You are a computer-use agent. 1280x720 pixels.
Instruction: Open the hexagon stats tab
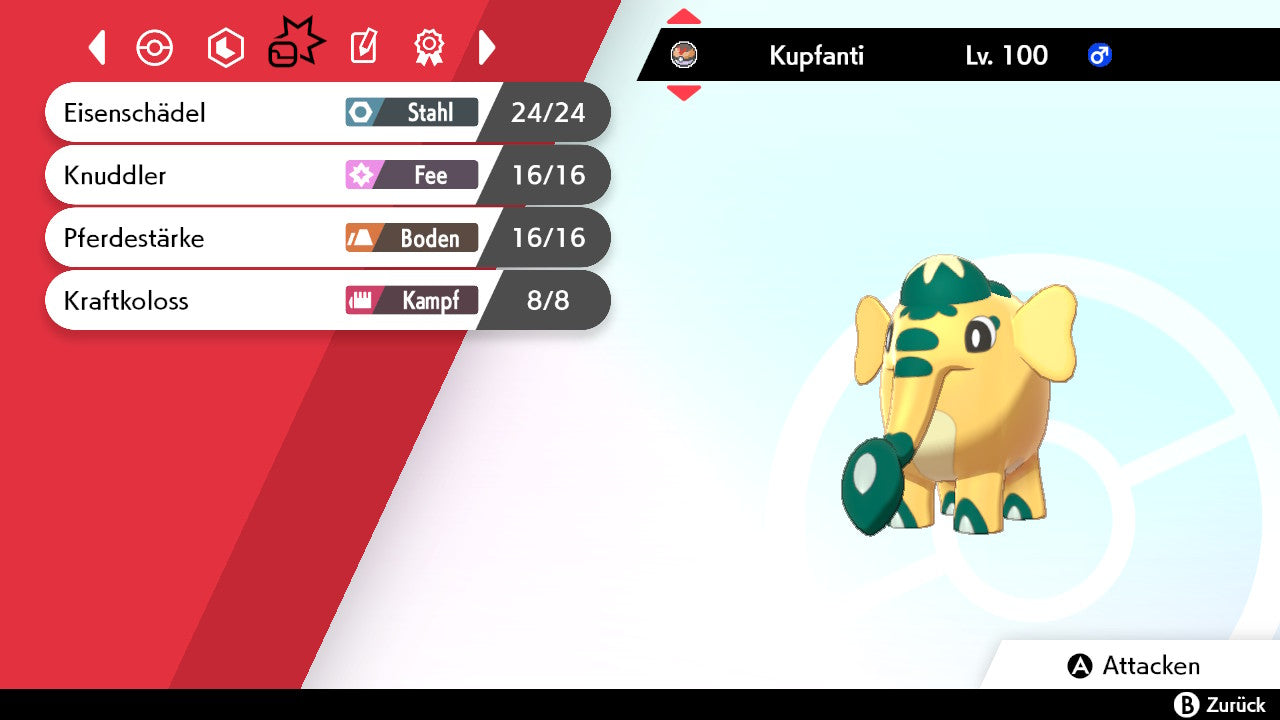pos(225,48)
